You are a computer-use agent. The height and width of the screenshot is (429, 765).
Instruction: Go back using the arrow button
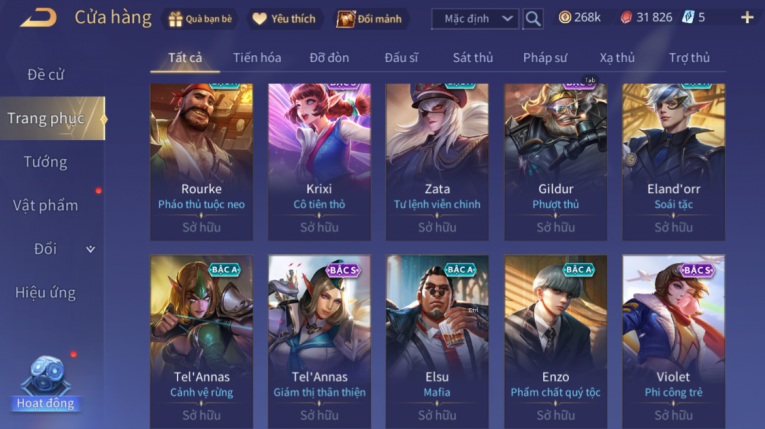click(38, 17)
